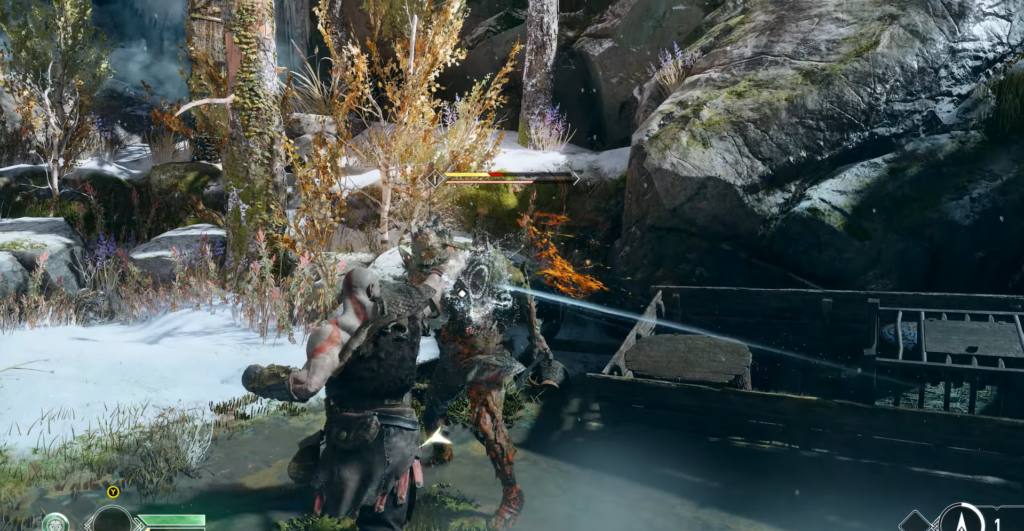Select the green shield emblem icon
The image size is (1024, 531).
(55, 522)
